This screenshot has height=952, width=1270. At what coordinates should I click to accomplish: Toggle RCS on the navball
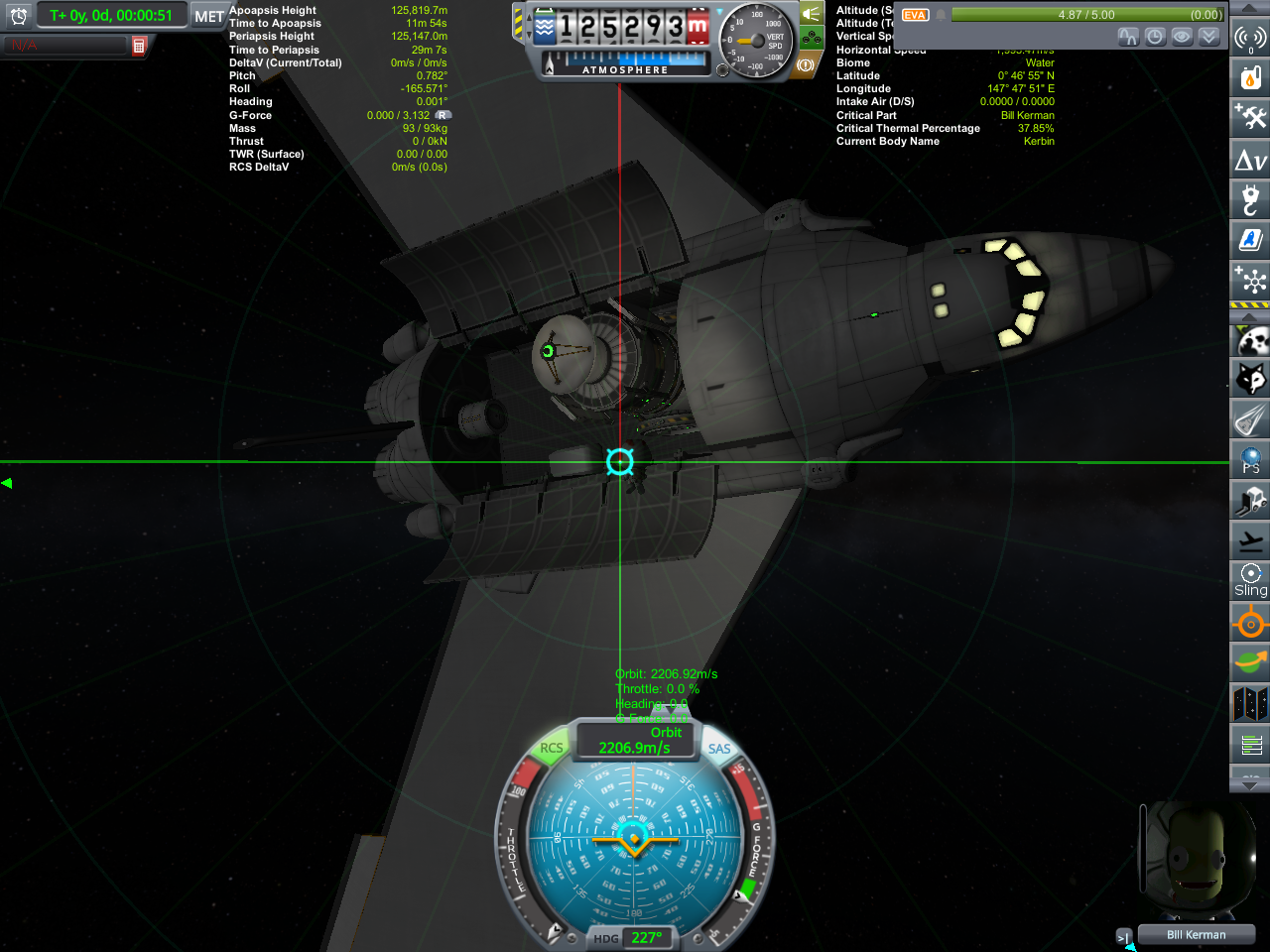pyautogui.click(x=551, y=748)
